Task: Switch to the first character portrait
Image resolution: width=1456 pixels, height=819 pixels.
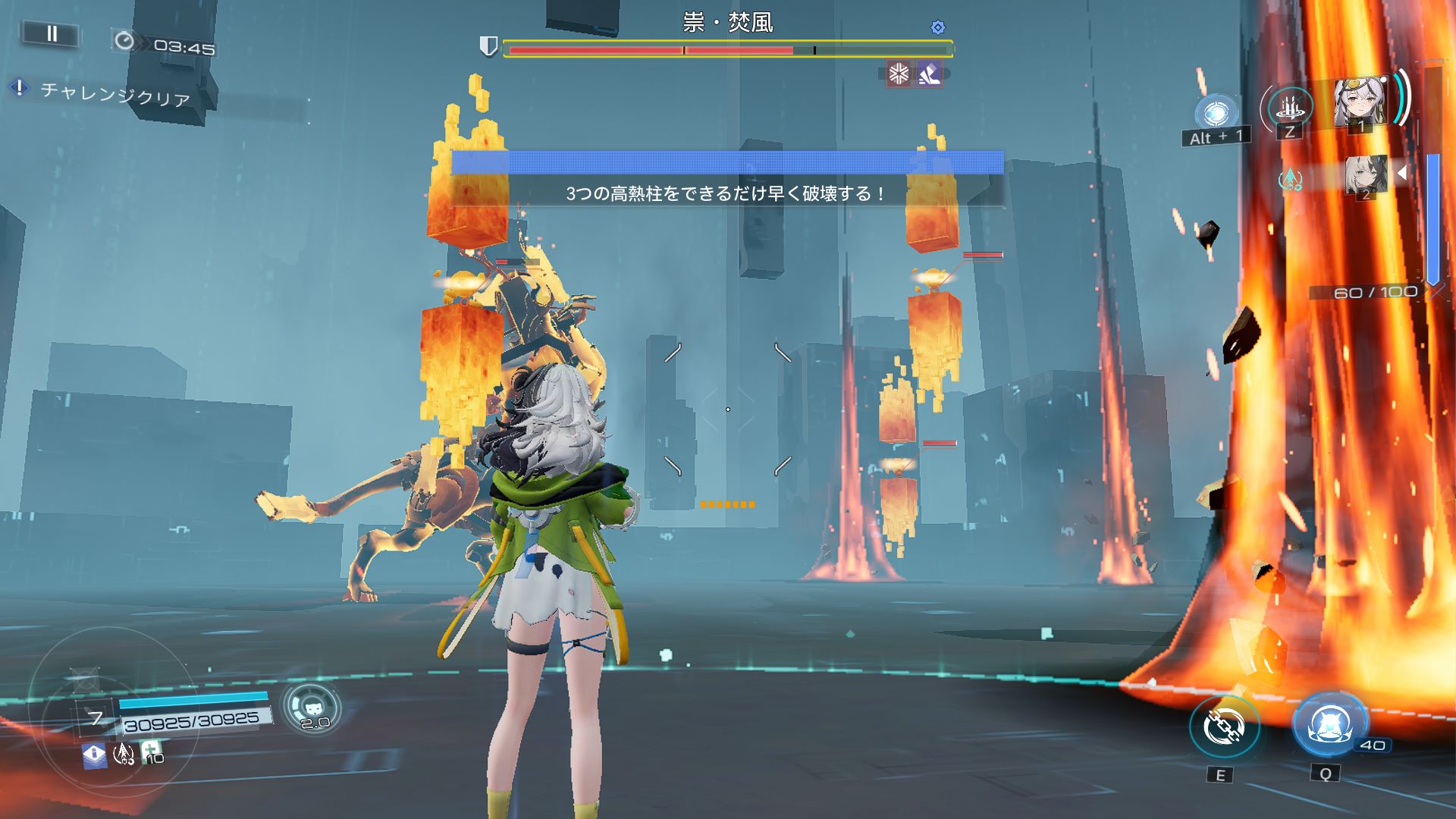Action: click(1360, 102)
